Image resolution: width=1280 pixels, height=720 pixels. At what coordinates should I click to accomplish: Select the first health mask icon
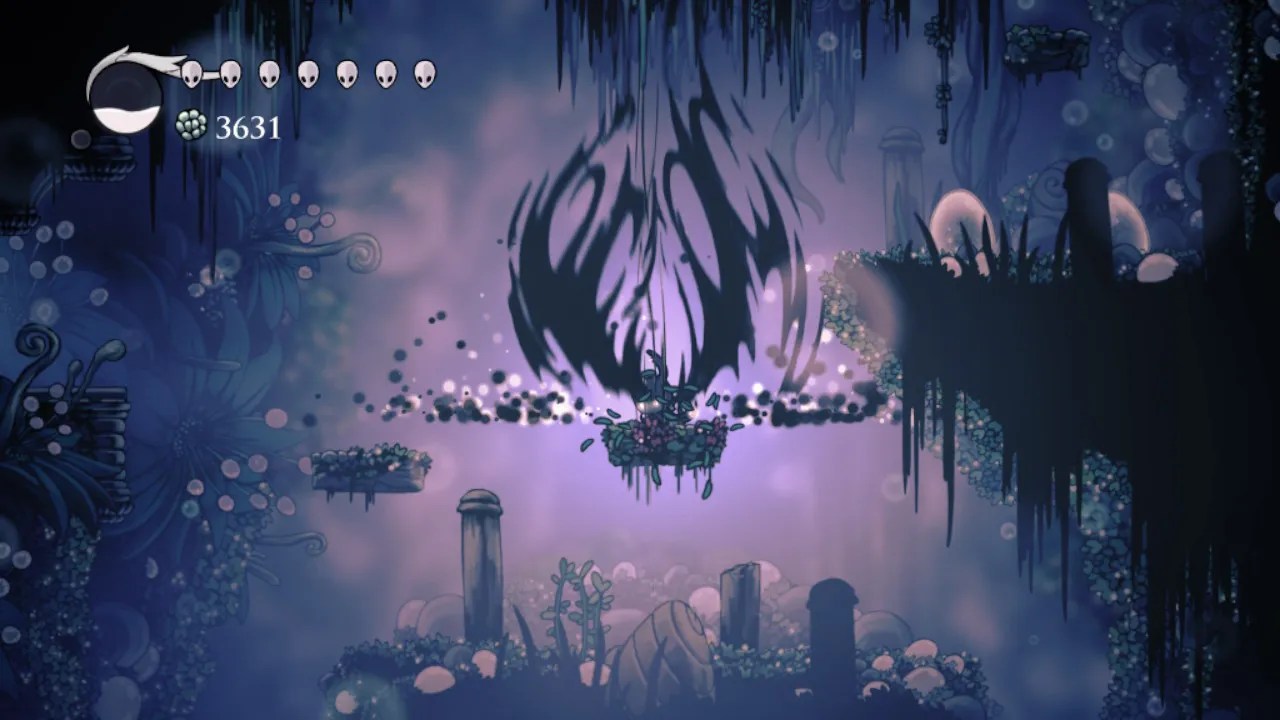(191, 73)
